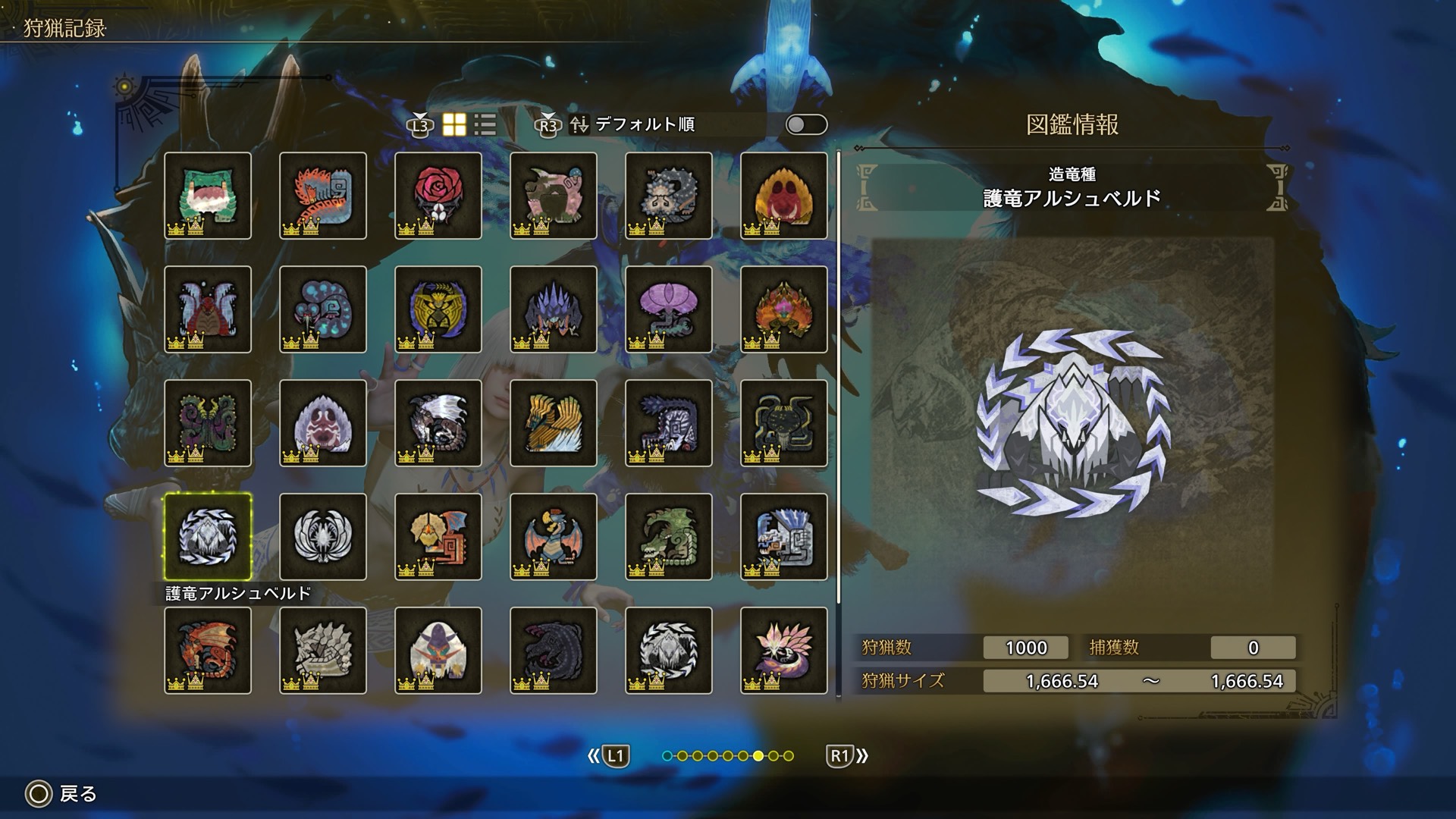Select the green Rathian monster icon

click(x=669, y=537)
